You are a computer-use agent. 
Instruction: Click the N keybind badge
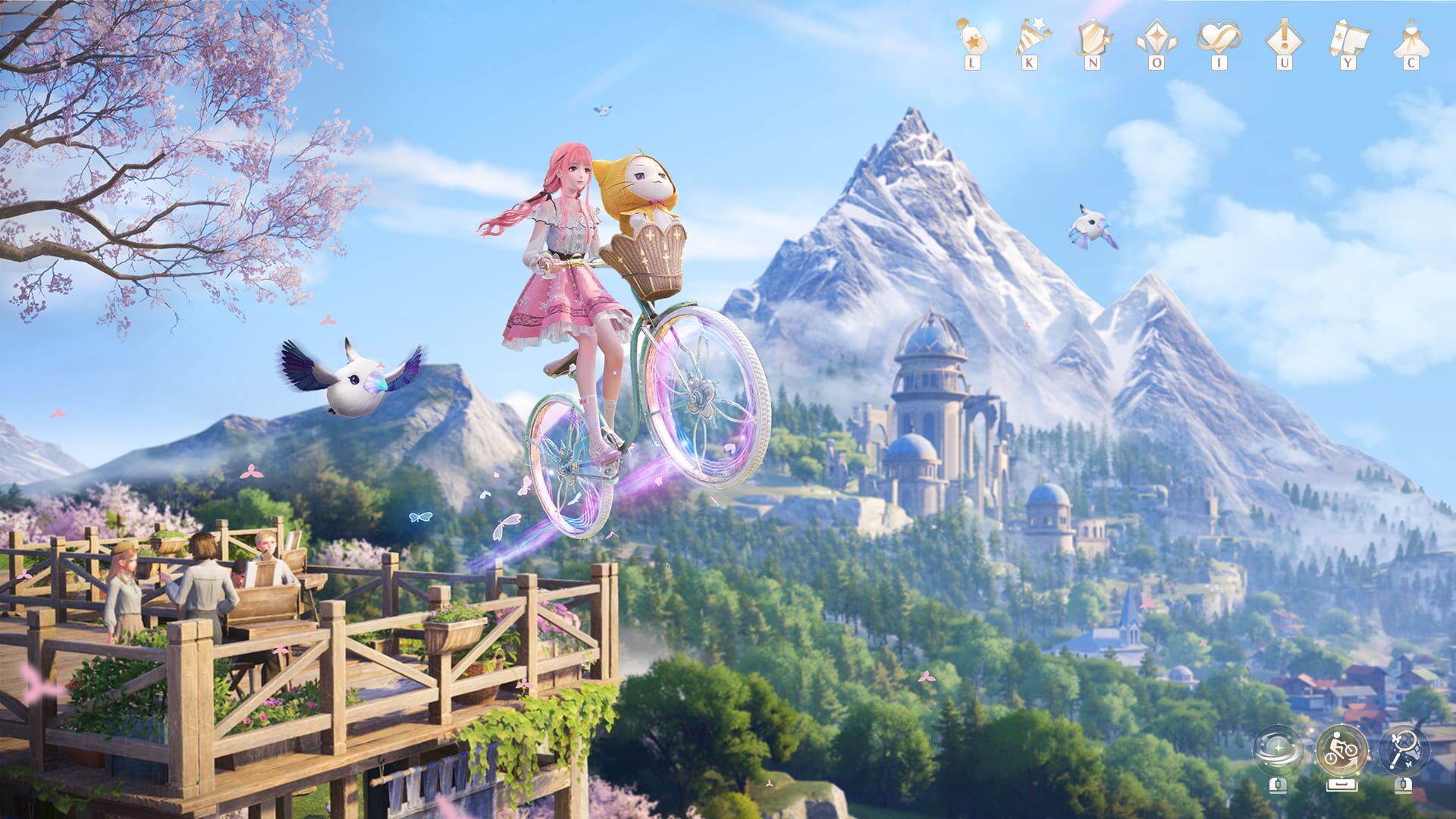1094,62
